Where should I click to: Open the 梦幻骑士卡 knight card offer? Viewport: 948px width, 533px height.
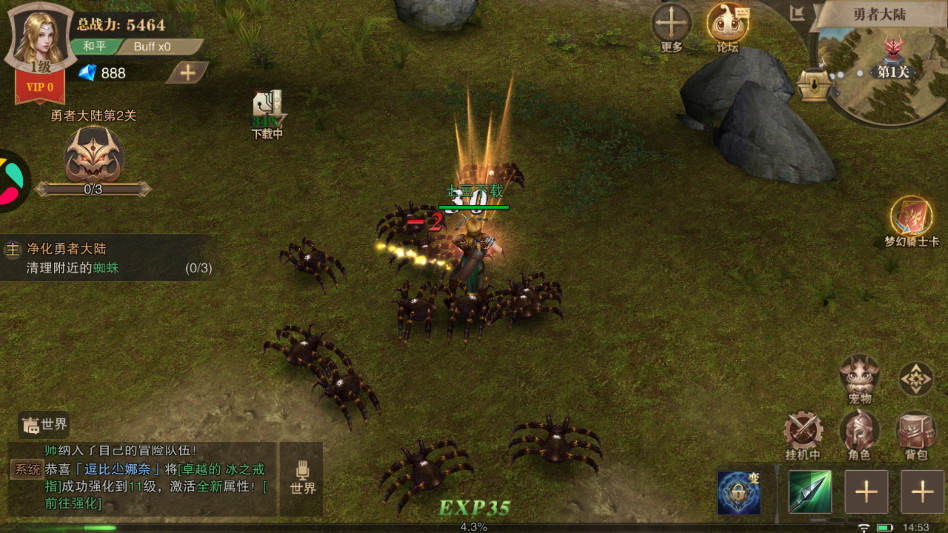click(x=911, y=220)
